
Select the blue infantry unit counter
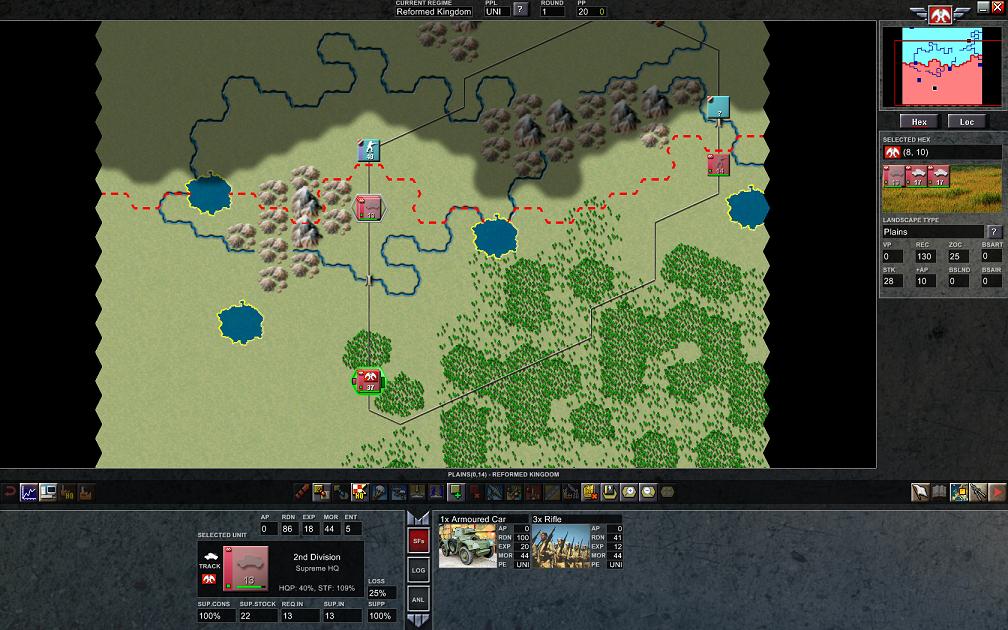click(x=369, y=151)
